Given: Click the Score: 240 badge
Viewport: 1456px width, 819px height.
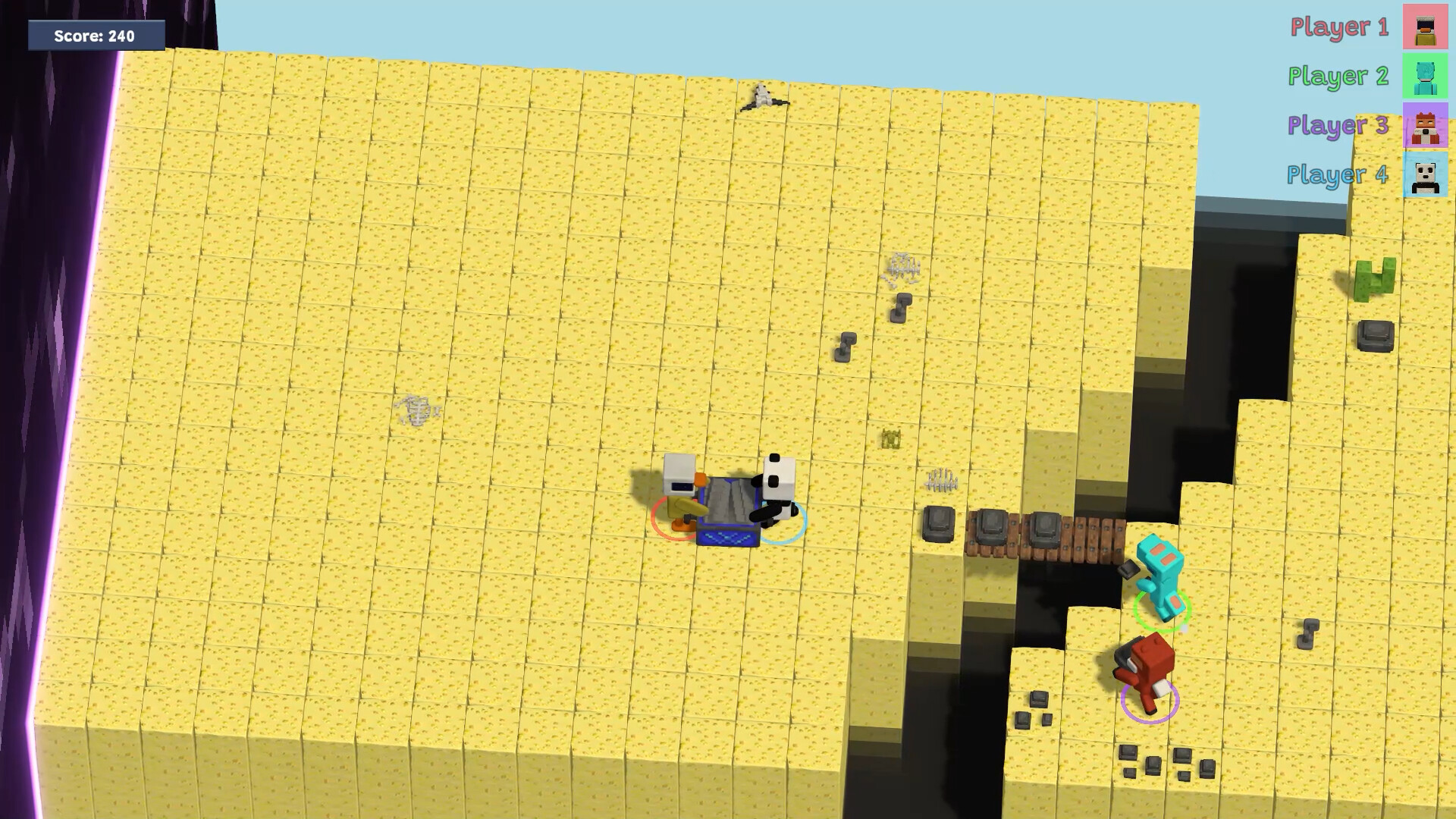Looking at the screenshot, I should (x=94, y=35).
